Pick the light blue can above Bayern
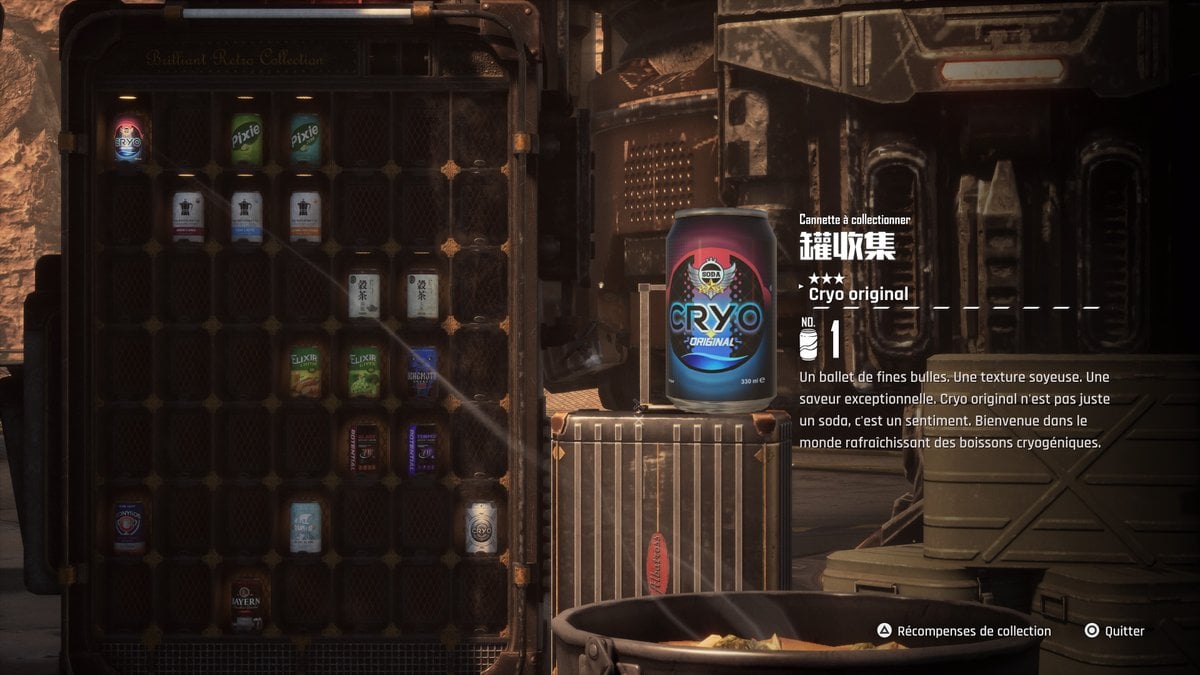This screenshot has height=675, width=1200. click(305, 527)
